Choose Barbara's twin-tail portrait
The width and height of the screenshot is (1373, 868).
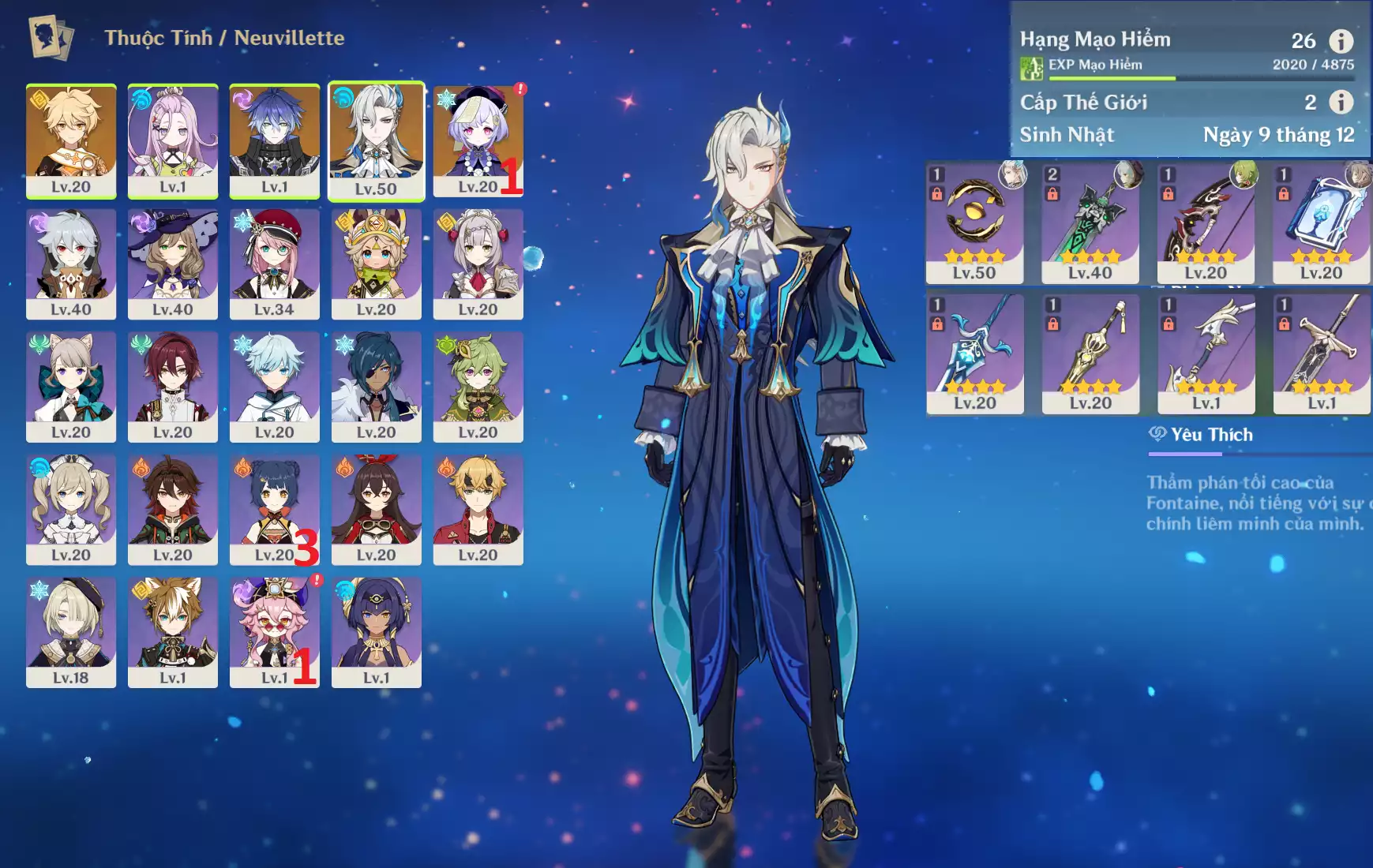(71, 509)
